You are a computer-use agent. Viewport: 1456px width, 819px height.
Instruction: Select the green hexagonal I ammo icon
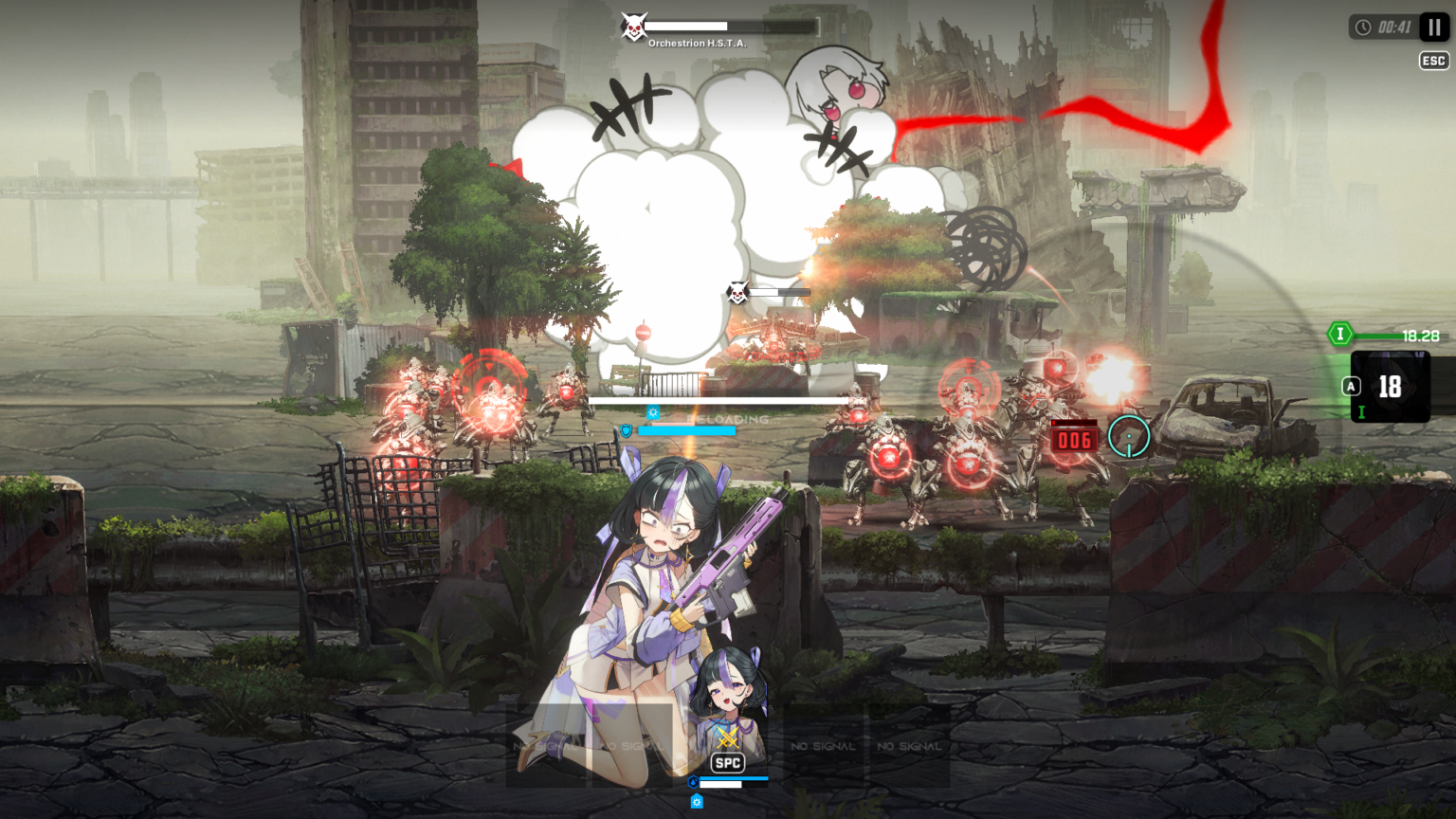pos(1340,334)
